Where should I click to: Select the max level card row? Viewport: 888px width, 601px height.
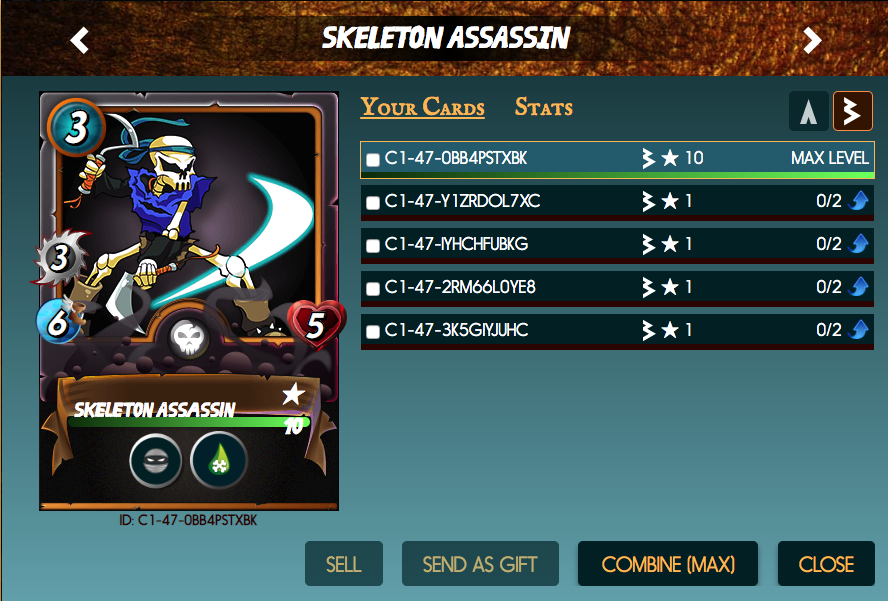pos(615,159)
